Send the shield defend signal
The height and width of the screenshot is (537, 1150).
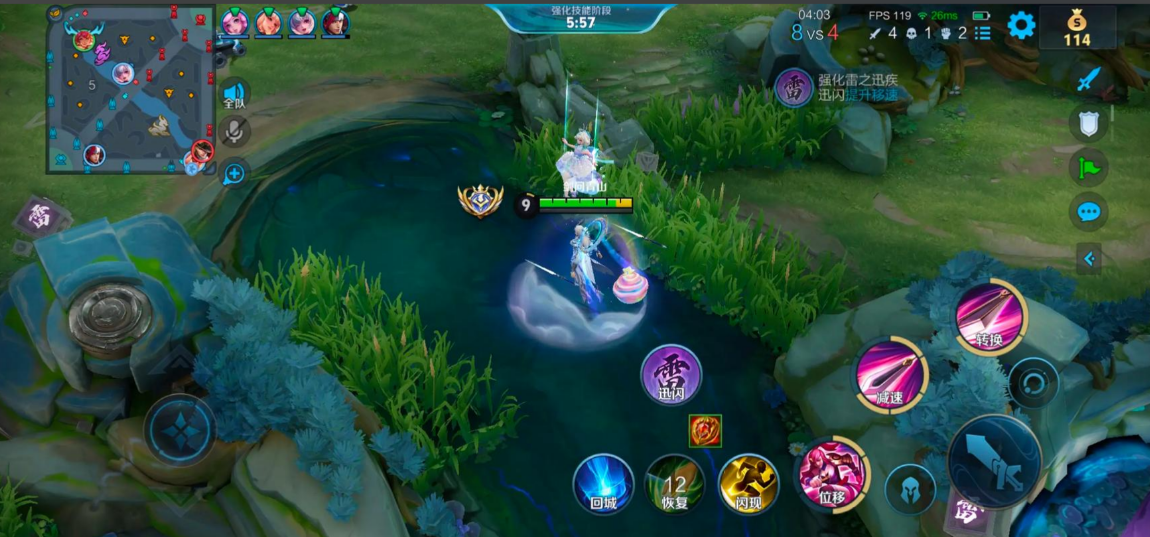(x=1088, y=123)
